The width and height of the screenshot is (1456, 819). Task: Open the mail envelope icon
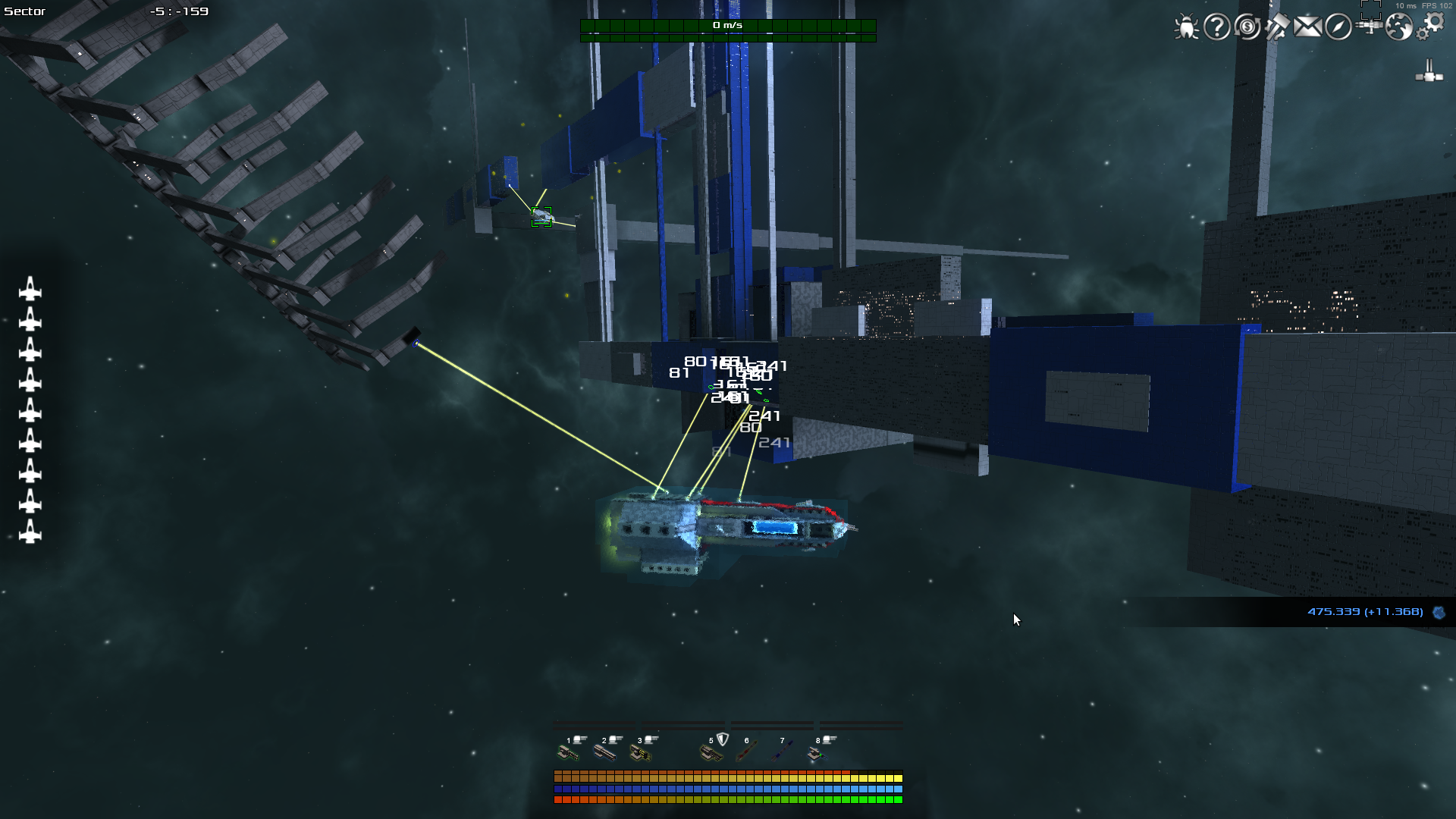tap(1307, 27)
